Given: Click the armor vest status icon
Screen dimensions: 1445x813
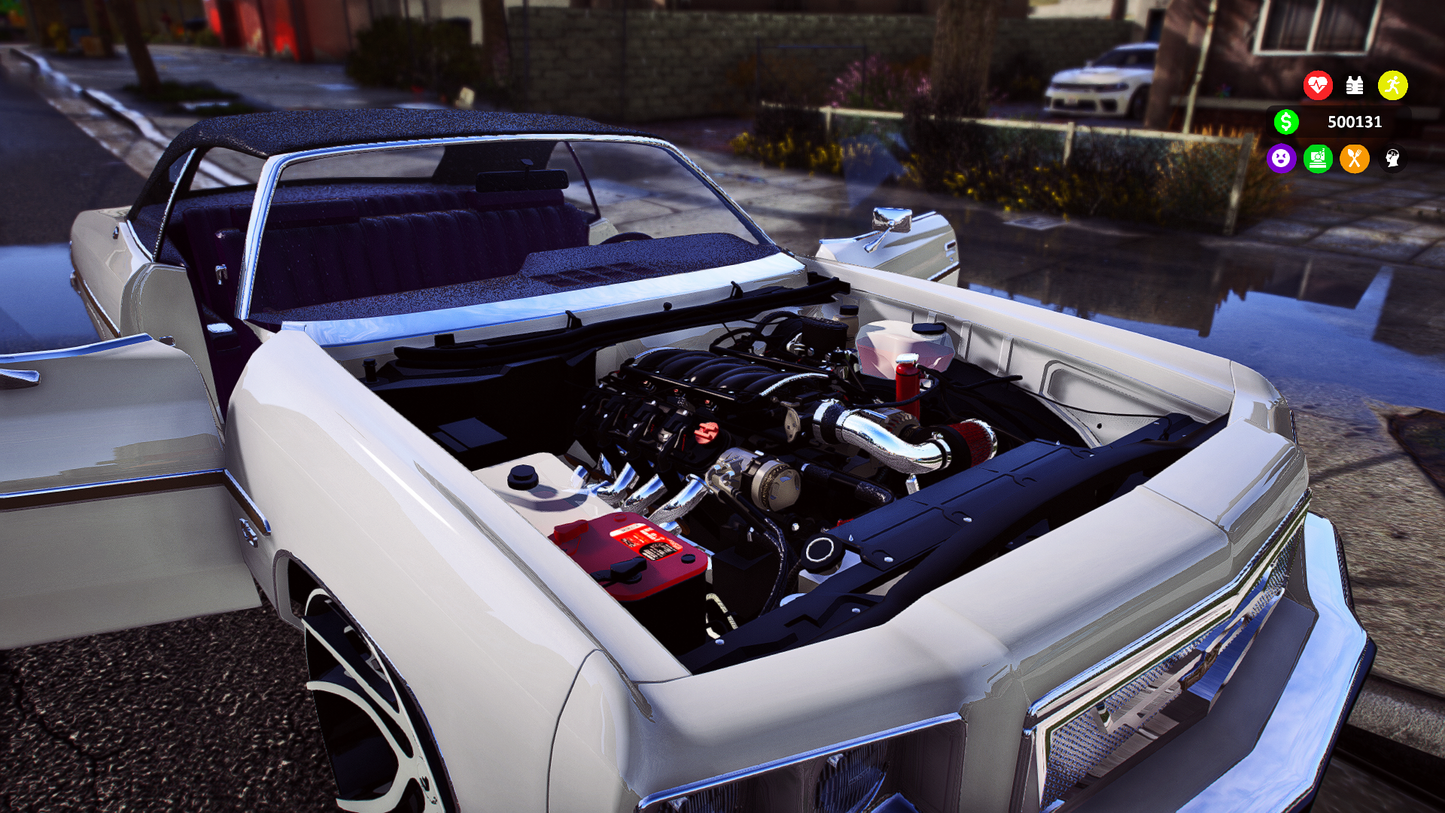Looking at the screenshot, I should (1355, 86).
